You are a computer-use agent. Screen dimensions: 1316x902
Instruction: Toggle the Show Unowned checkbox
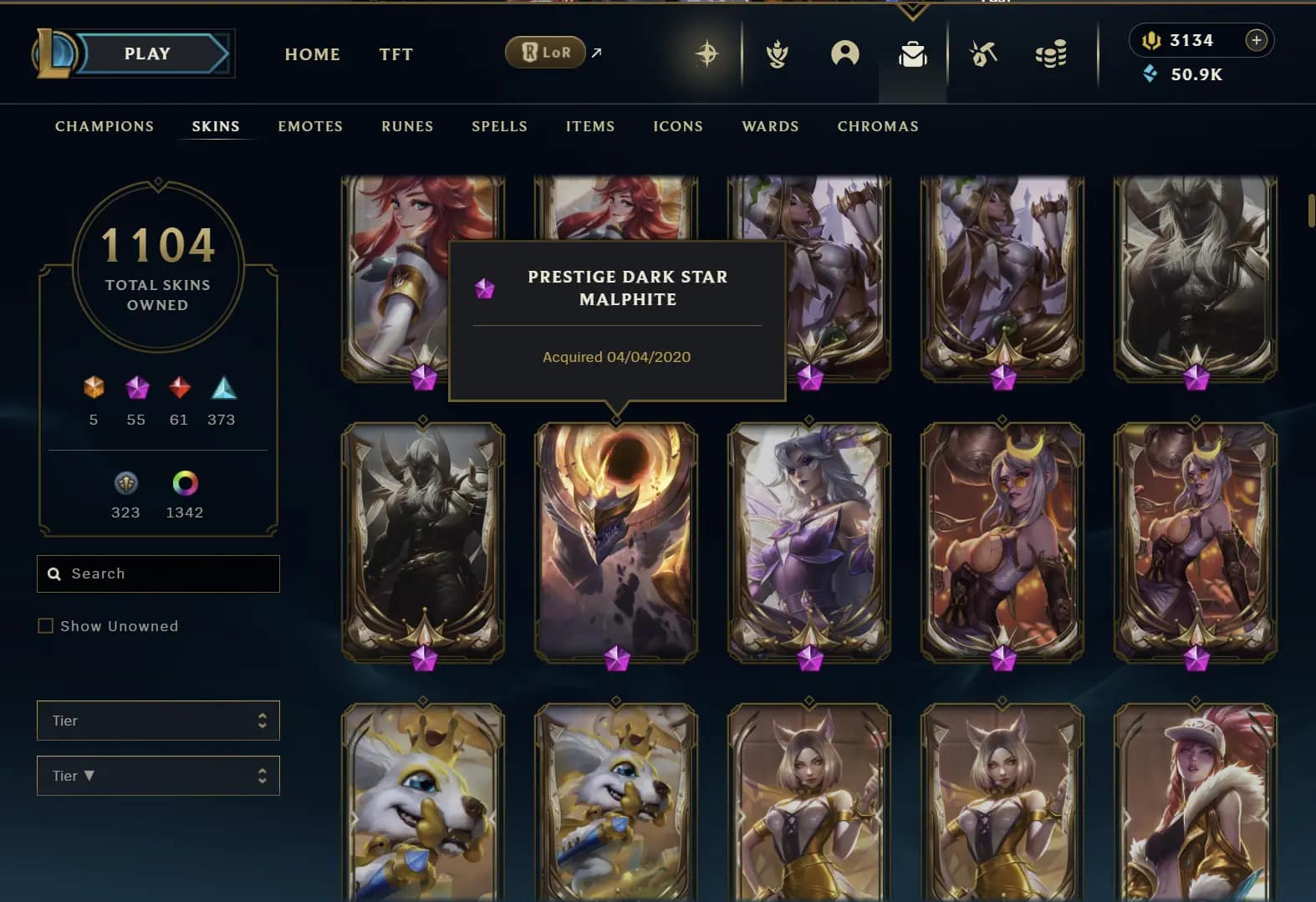[46, 626]
